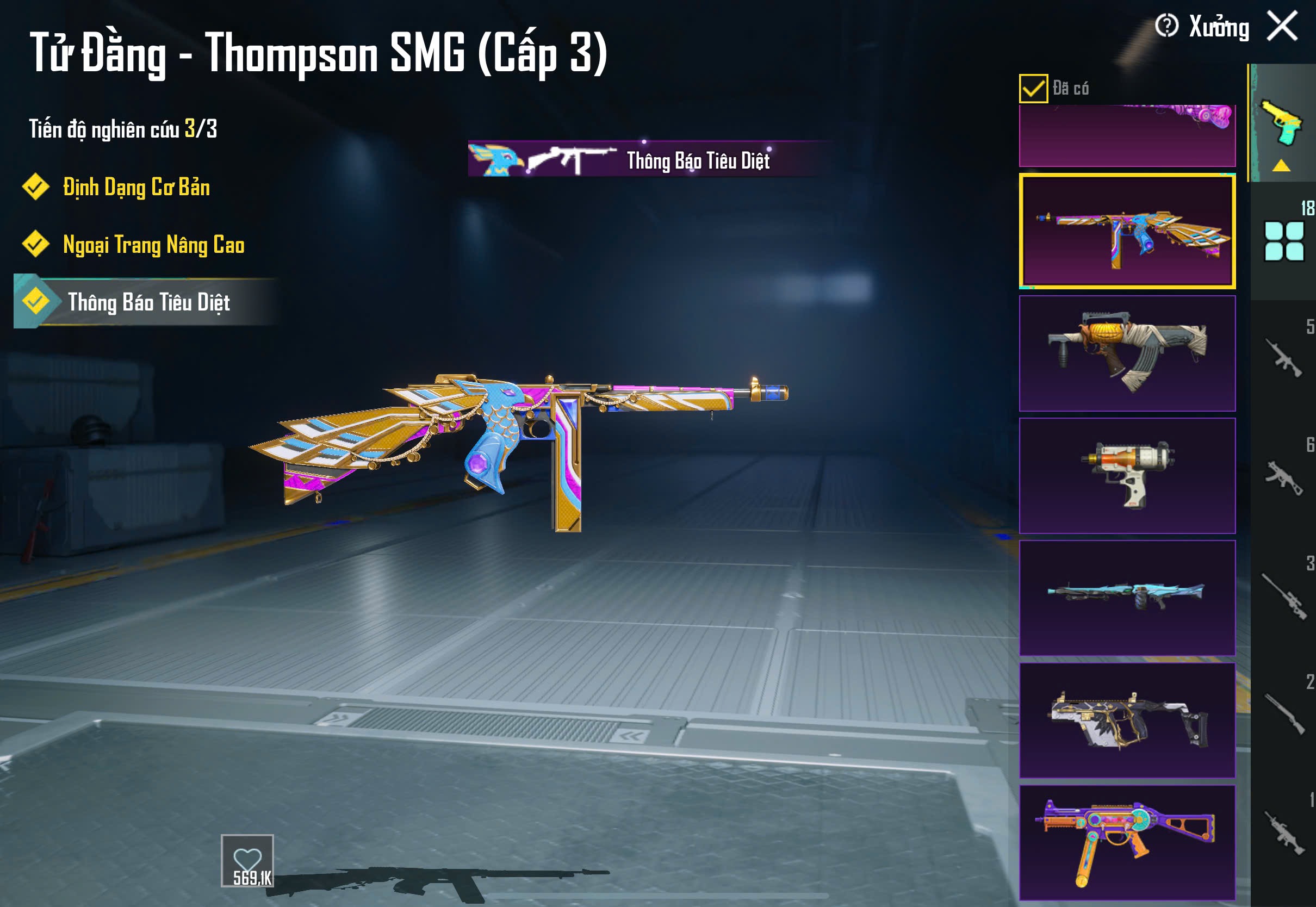
Task: Open the shotgun category tab
Action: tap(1283, 714)
